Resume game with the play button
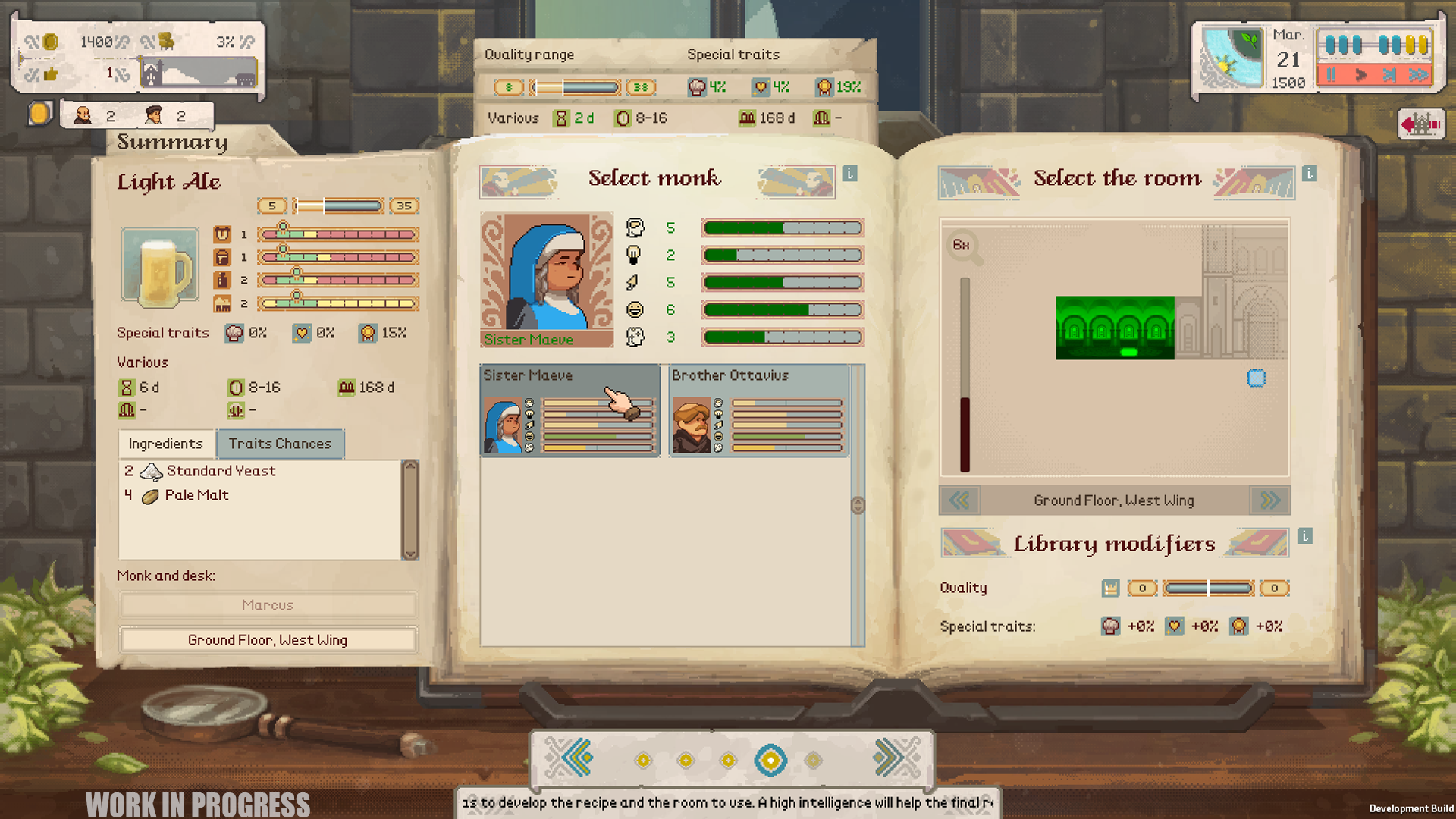Viewport: 1456px width, 819px height. click(1361, 75)
